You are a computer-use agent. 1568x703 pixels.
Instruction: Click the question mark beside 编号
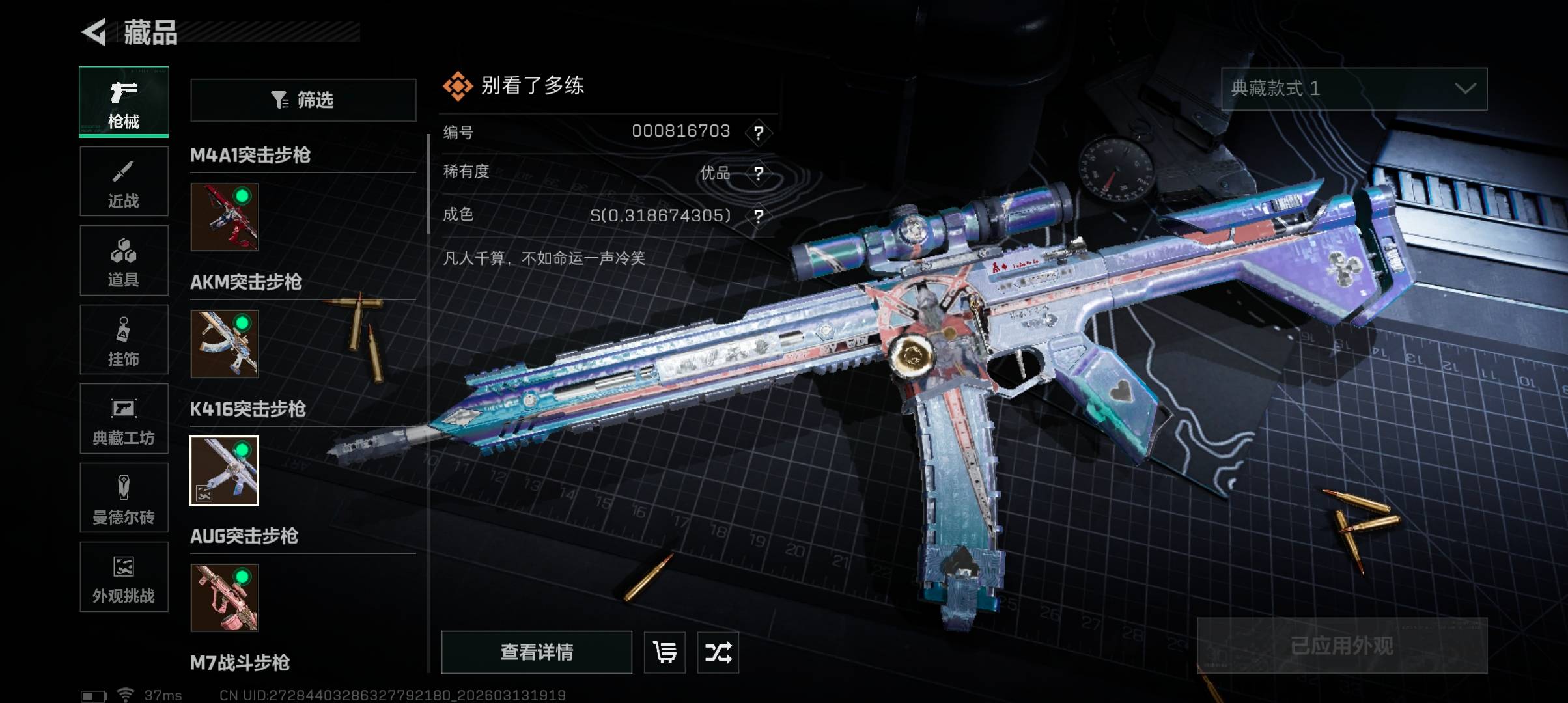pyautogui.click(x=759, y=133)
